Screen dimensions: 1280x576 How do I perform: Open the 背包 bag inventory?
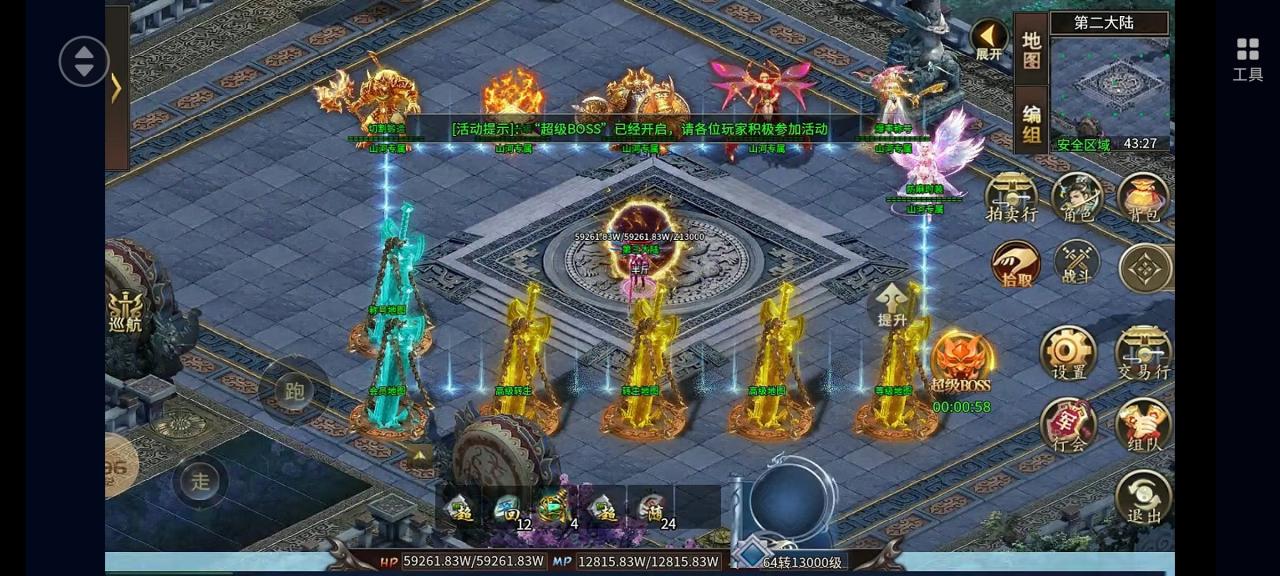pyautogui.click(x=1143, y=197)
